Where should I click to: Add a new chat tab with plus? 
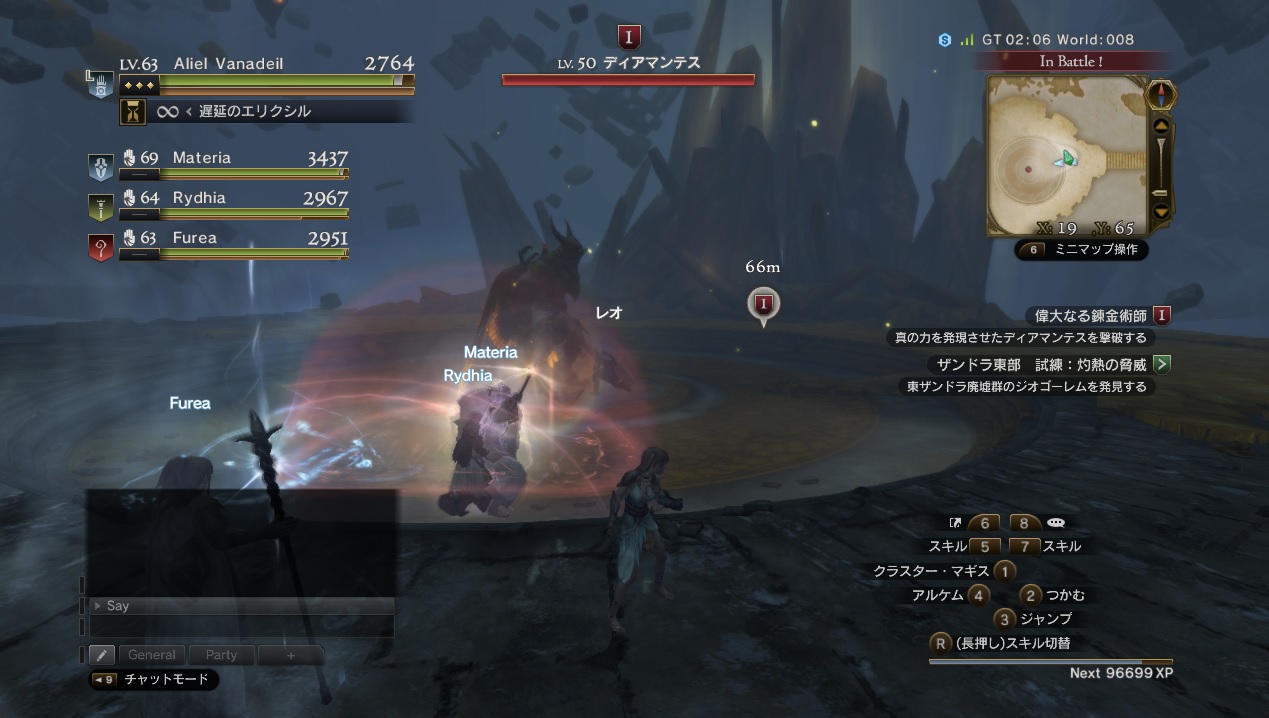(x=290, y=655)
